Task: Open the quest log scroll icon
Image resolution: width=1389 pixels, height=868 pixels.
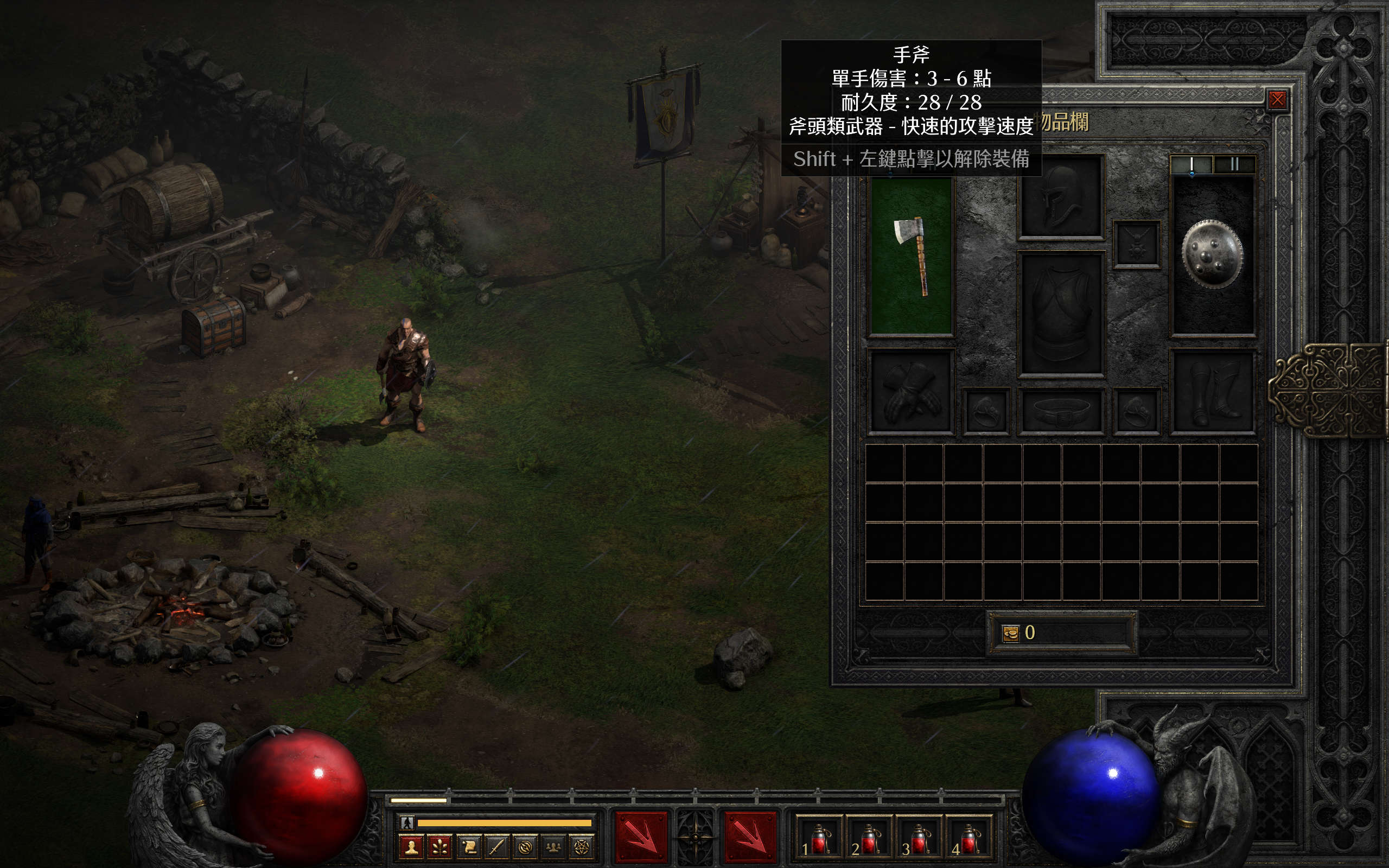Action: tap(468, 847)
